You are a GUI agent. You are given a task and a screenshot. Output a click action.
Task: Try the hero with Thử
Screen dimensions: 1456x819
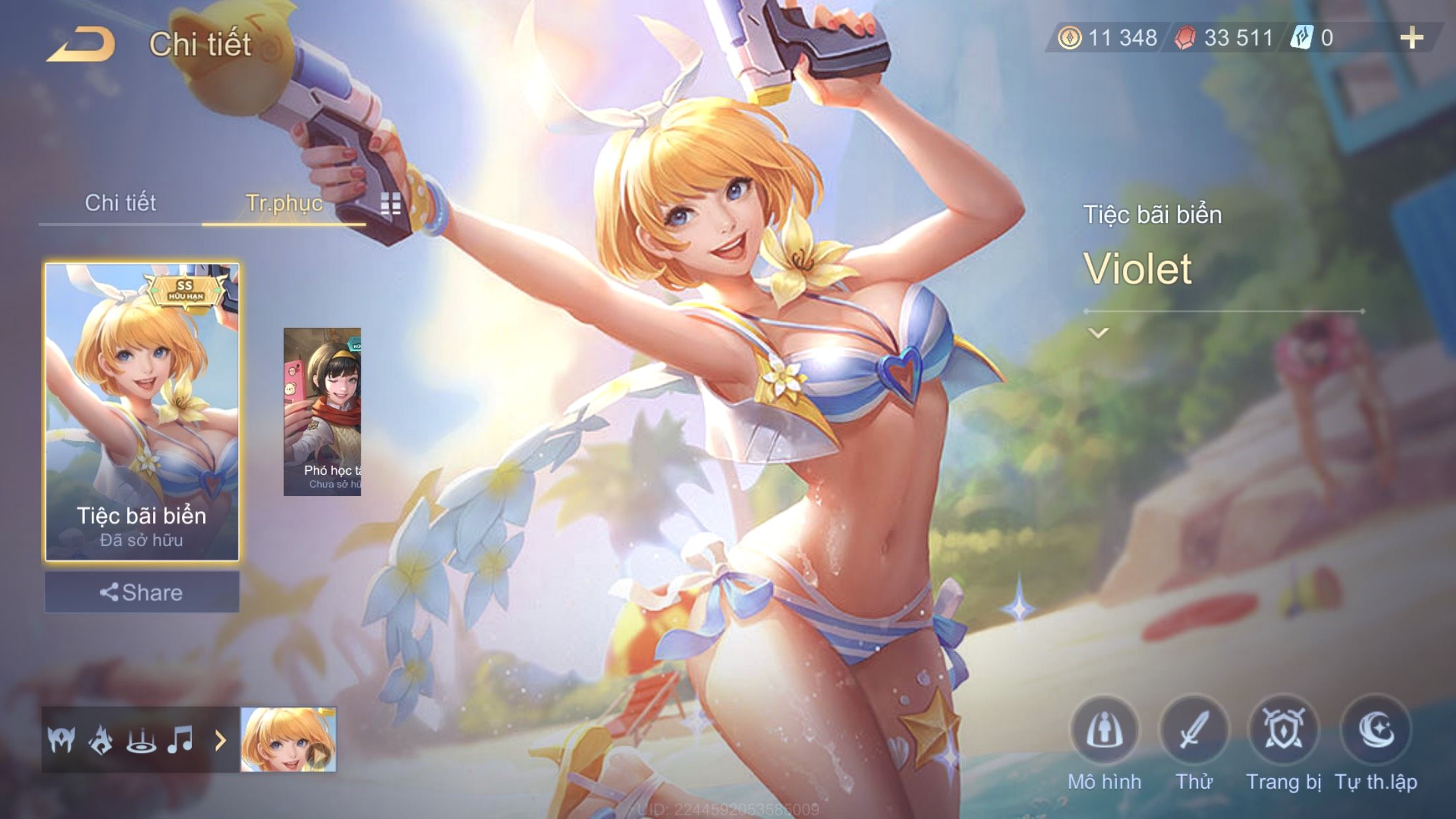pos(1194,731)
